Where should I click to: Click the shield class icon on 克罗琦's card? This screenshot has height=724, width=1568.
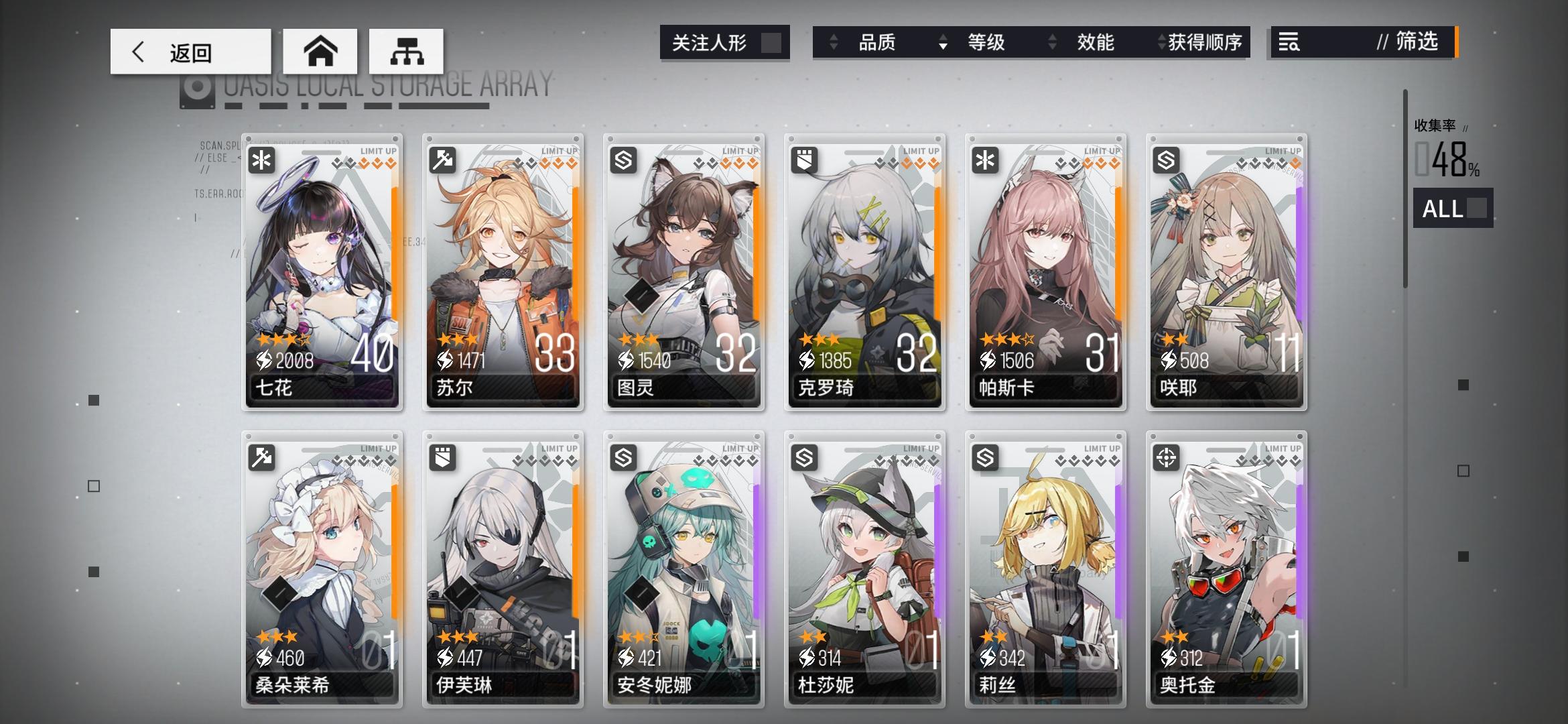803,159
